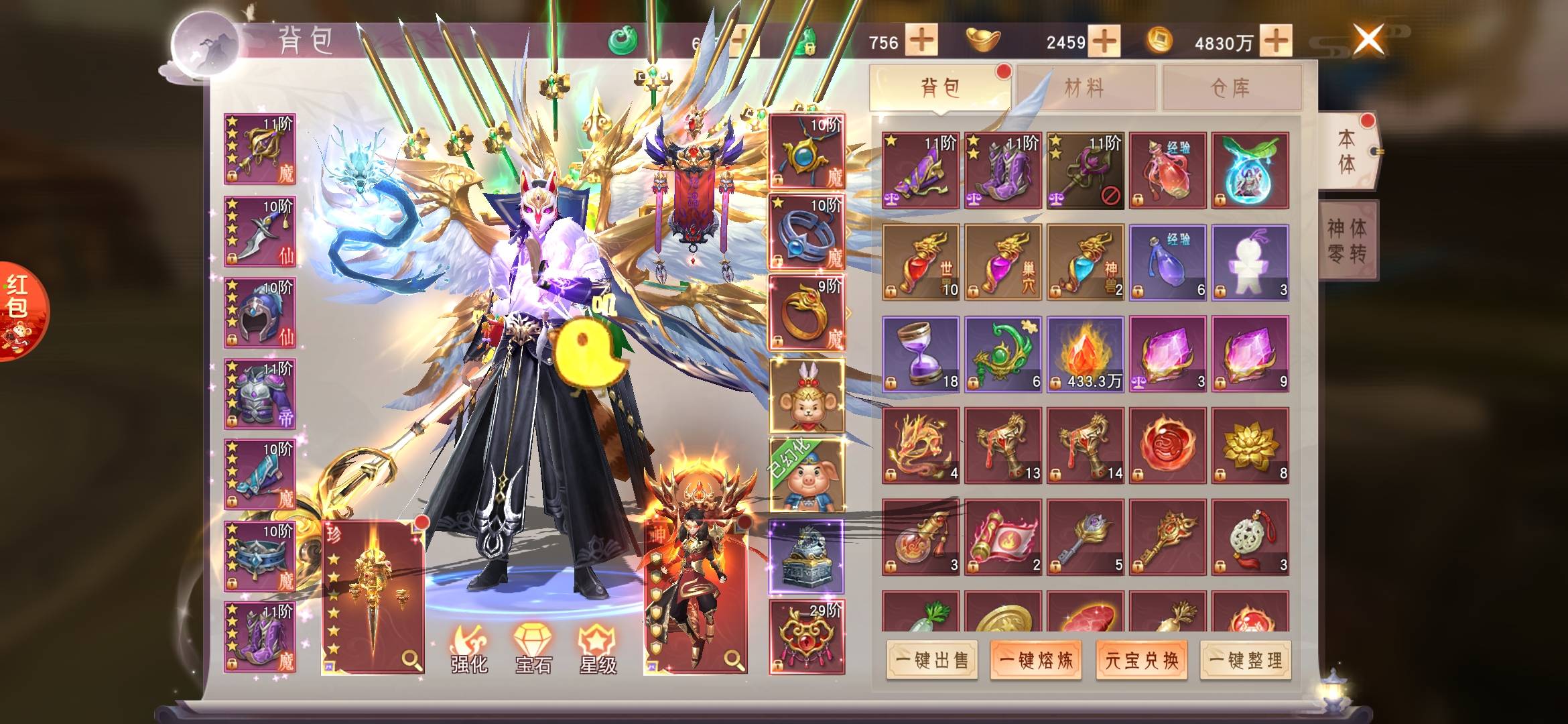This screenshot has width=1568, height=724.
Task: Select the 本体 side tab
Action: (x=1346, y=152)
